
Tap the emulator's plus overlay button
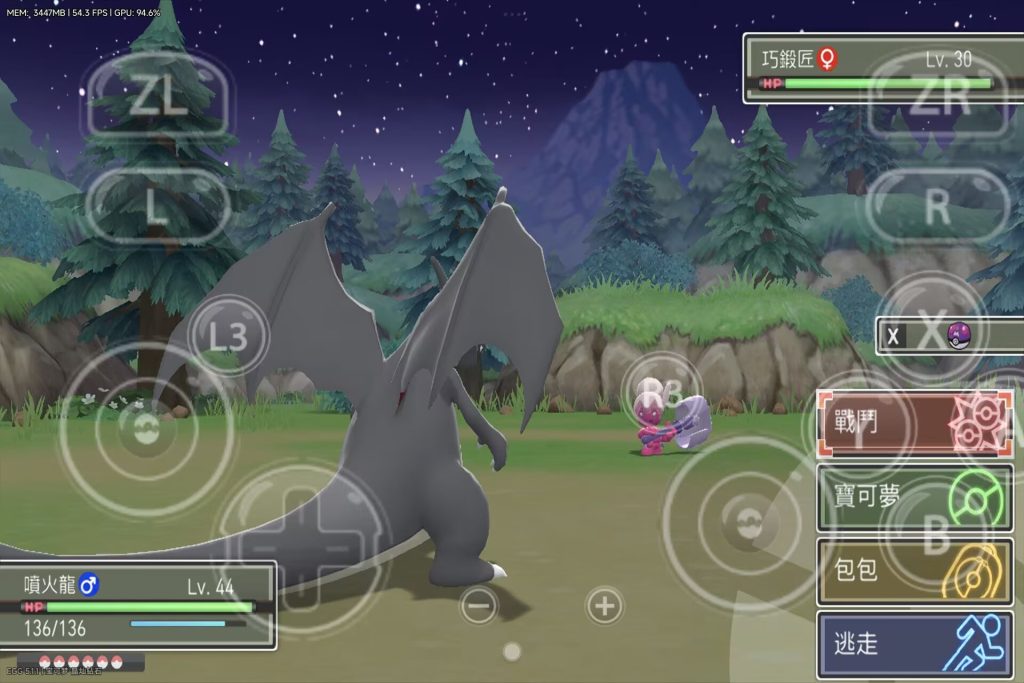click(x=603, y=605)
